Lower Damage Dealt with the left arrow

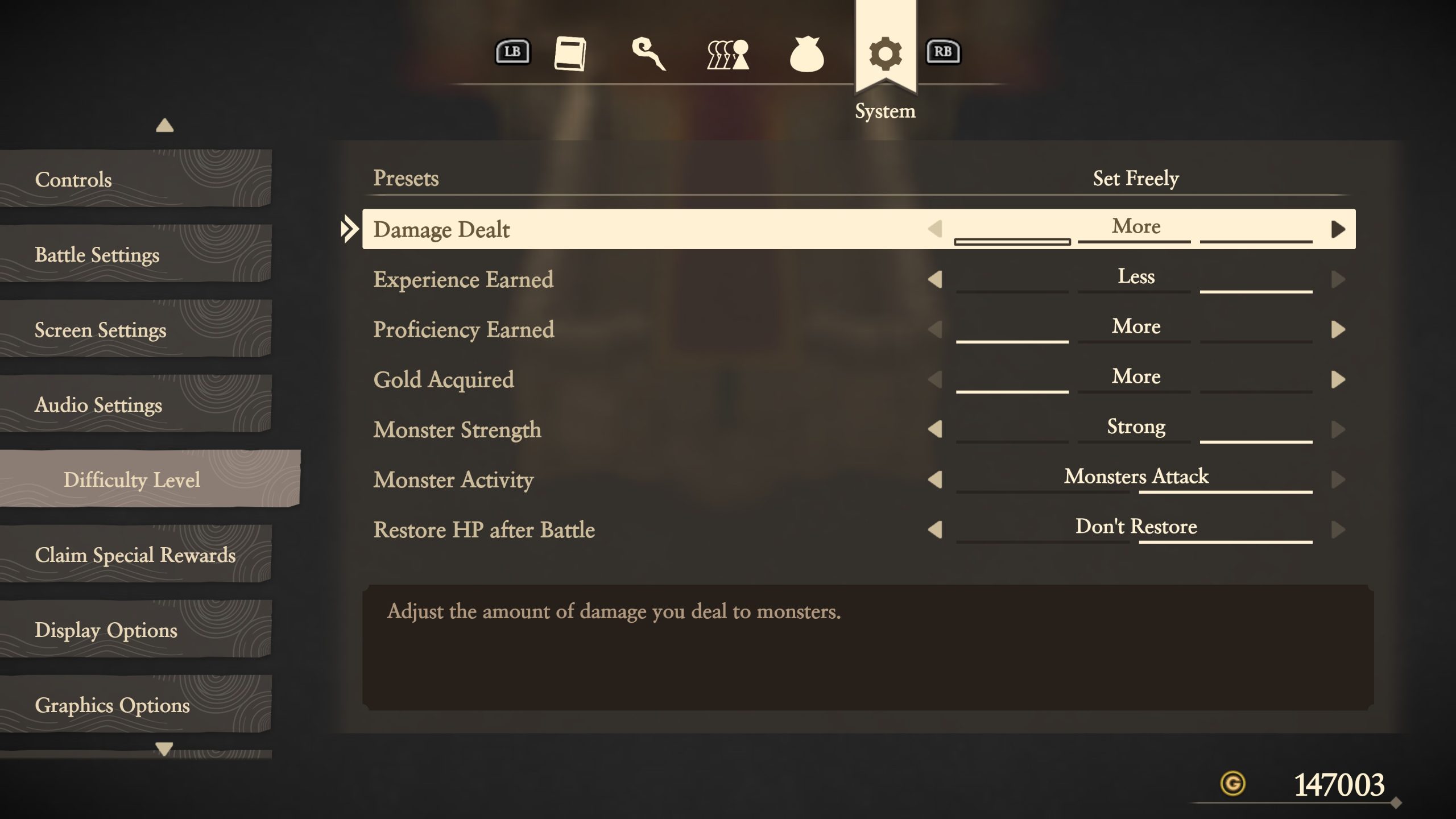(934, 229)
